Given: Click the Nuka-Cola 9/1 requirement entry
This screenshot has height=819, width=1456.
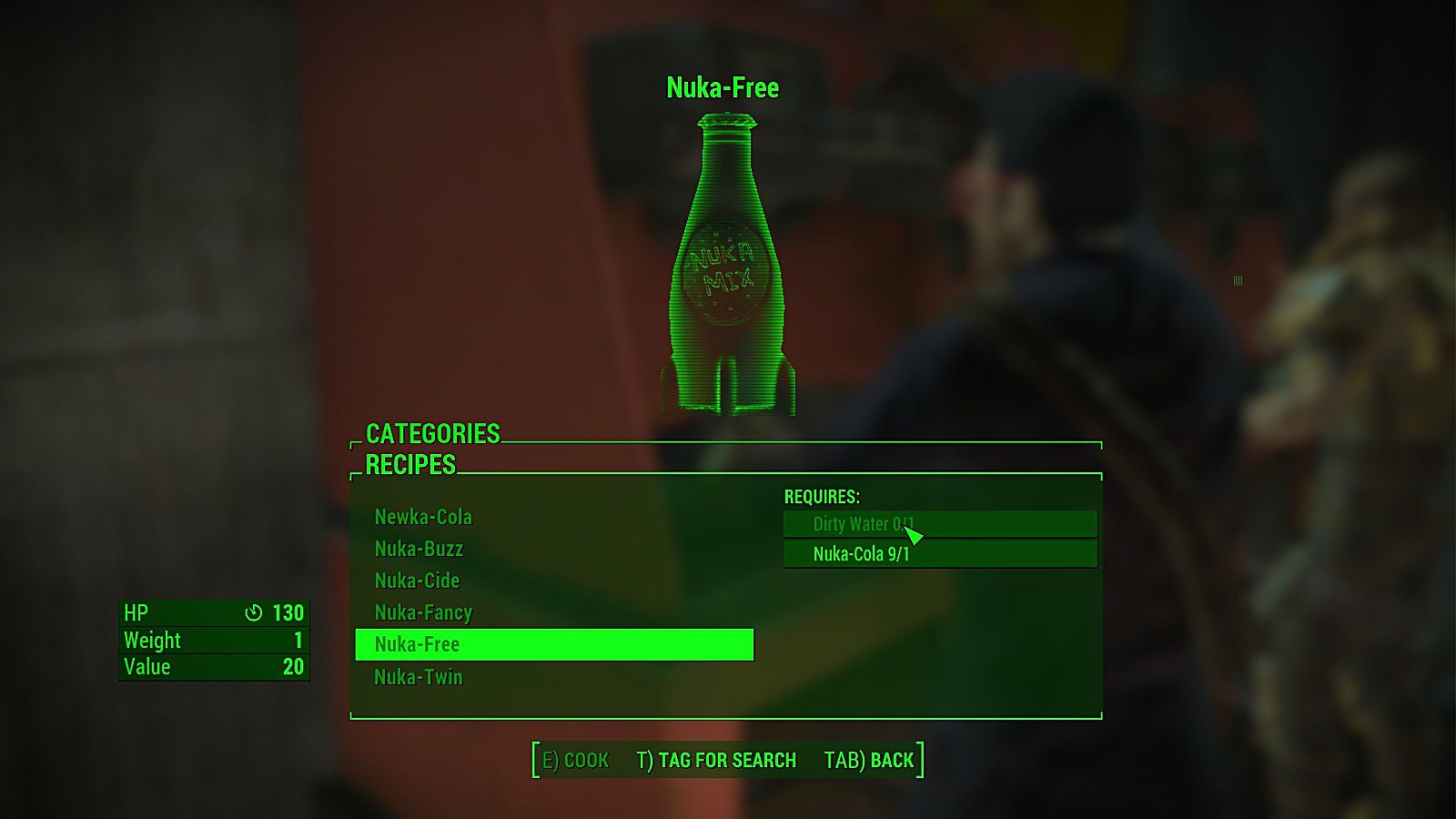Looking at the screenshot, I should pos(940,553).
